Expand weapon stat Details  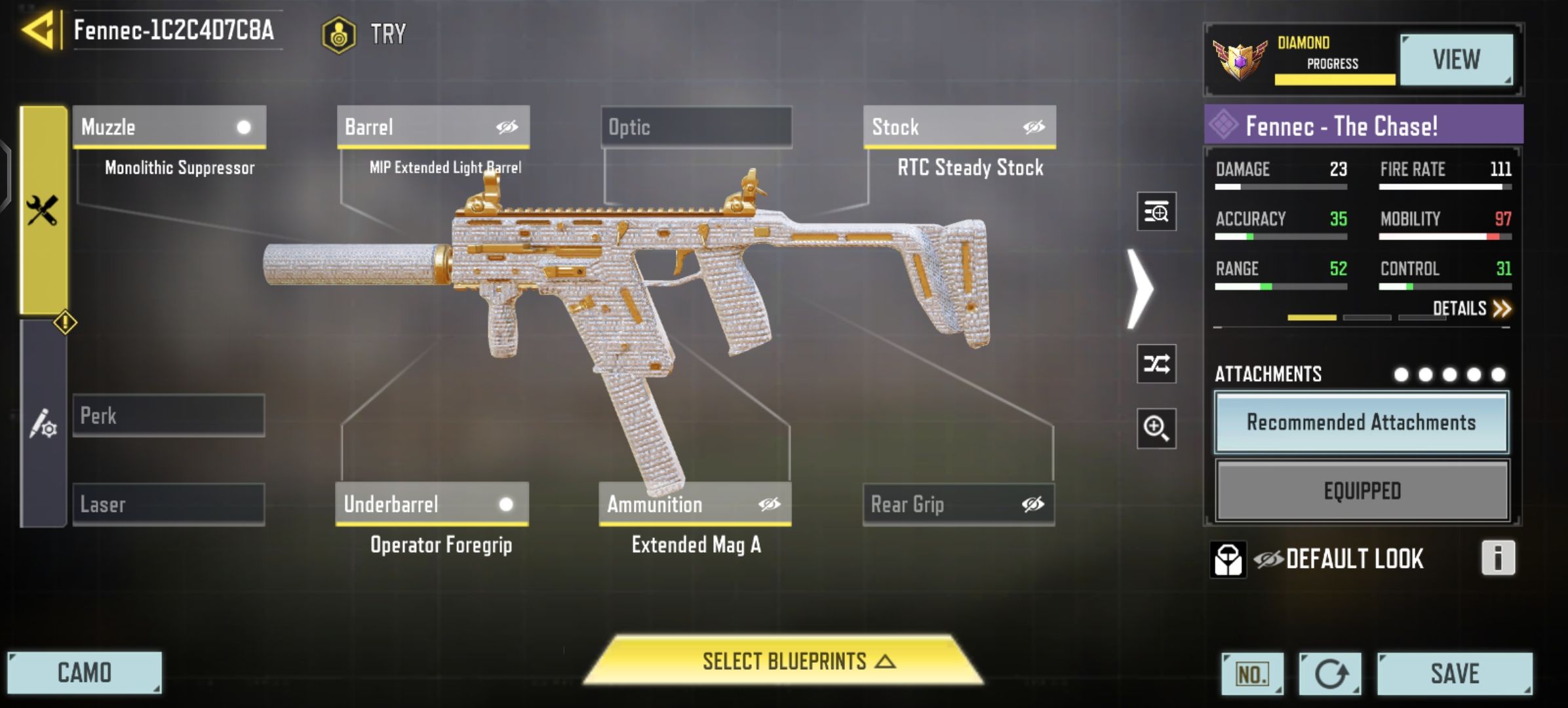pos(1471,308)
